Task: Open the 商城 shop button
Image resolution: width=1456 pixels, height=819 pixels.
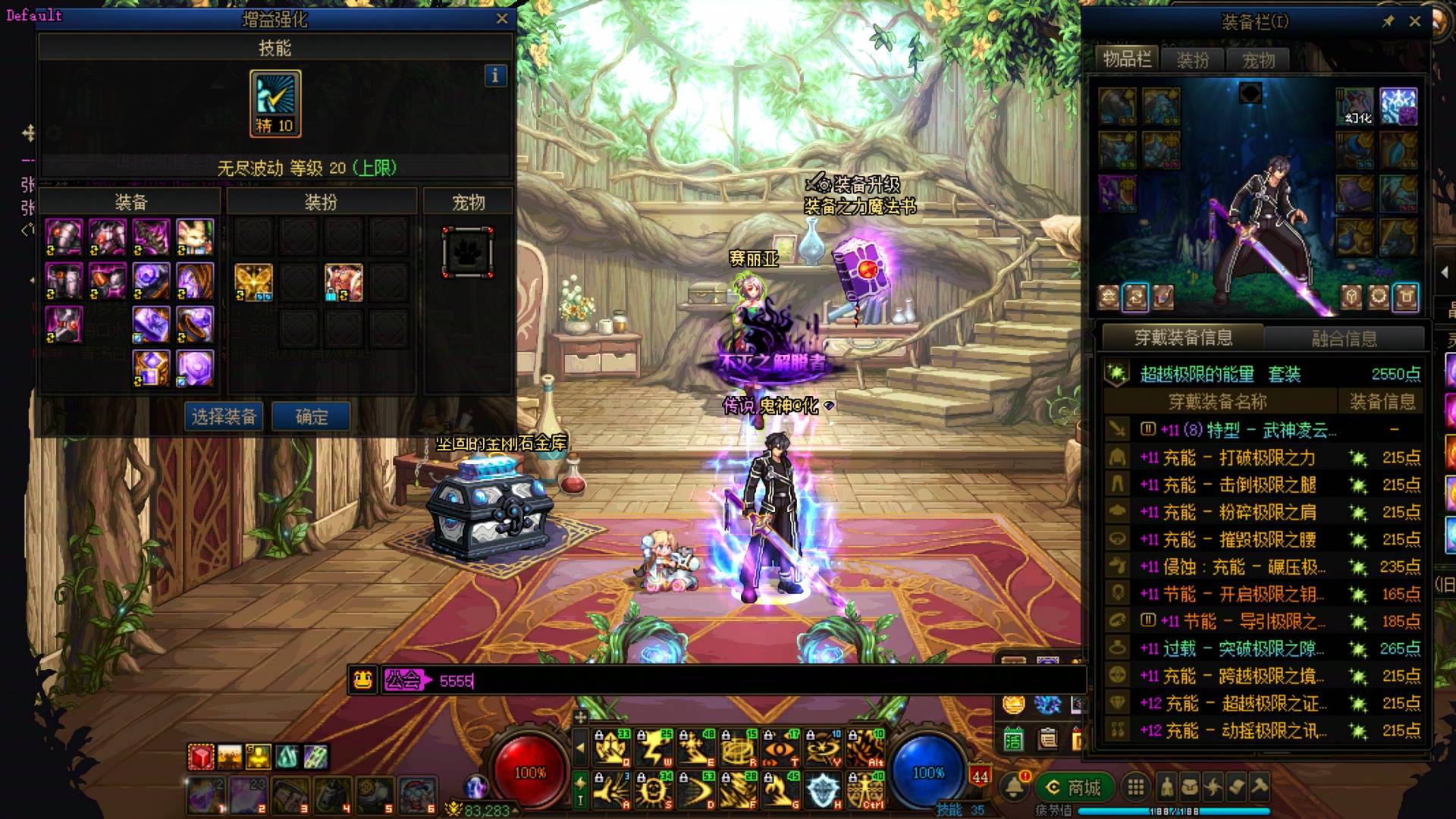Action: (x=1075, y=787)
